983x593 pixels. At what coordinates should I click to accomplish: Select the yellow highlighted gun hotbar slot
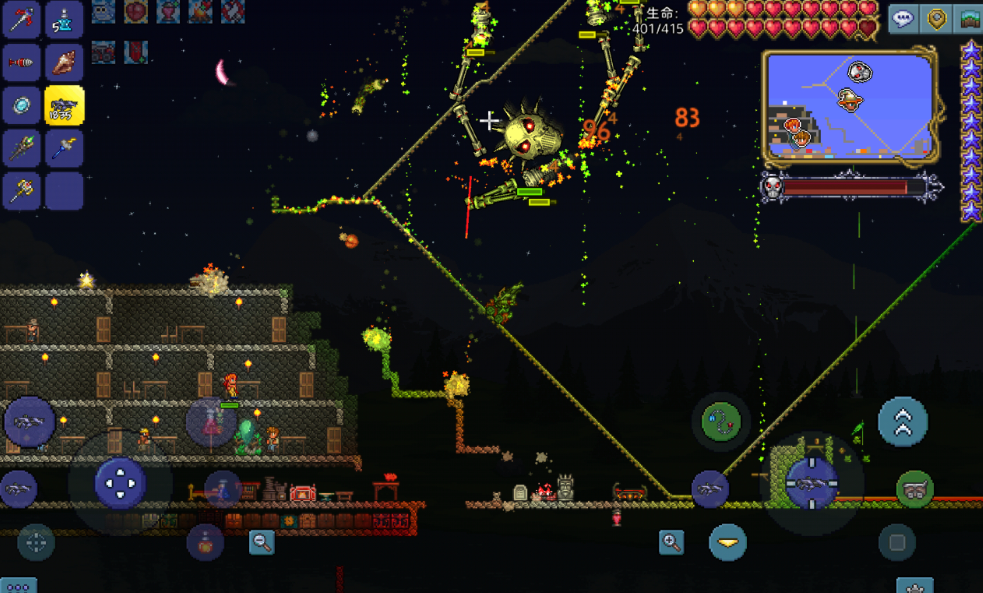click(x=64, y=106)
